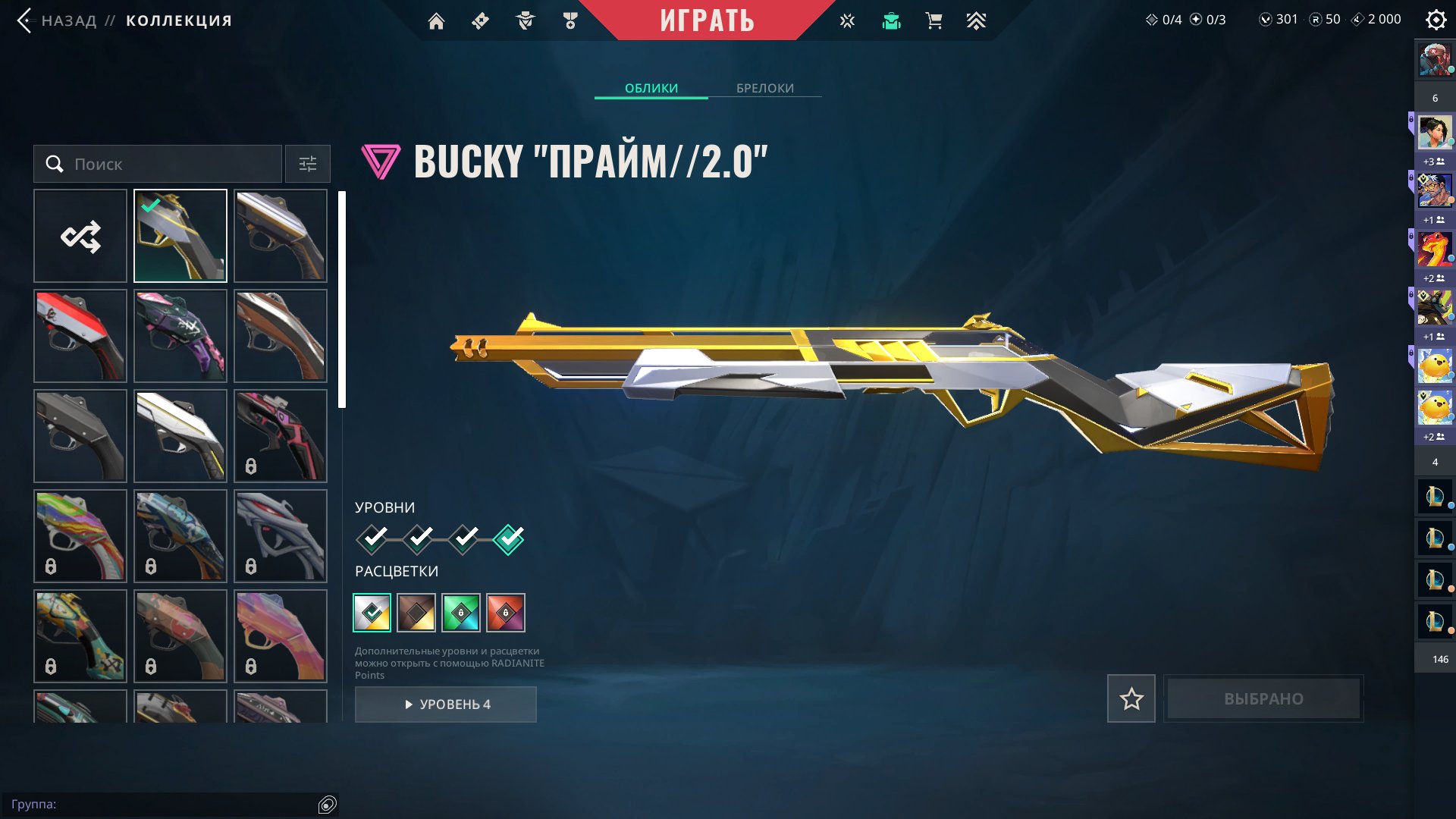
Task: Open the Store cart icon
Action: tap(934, 20)
